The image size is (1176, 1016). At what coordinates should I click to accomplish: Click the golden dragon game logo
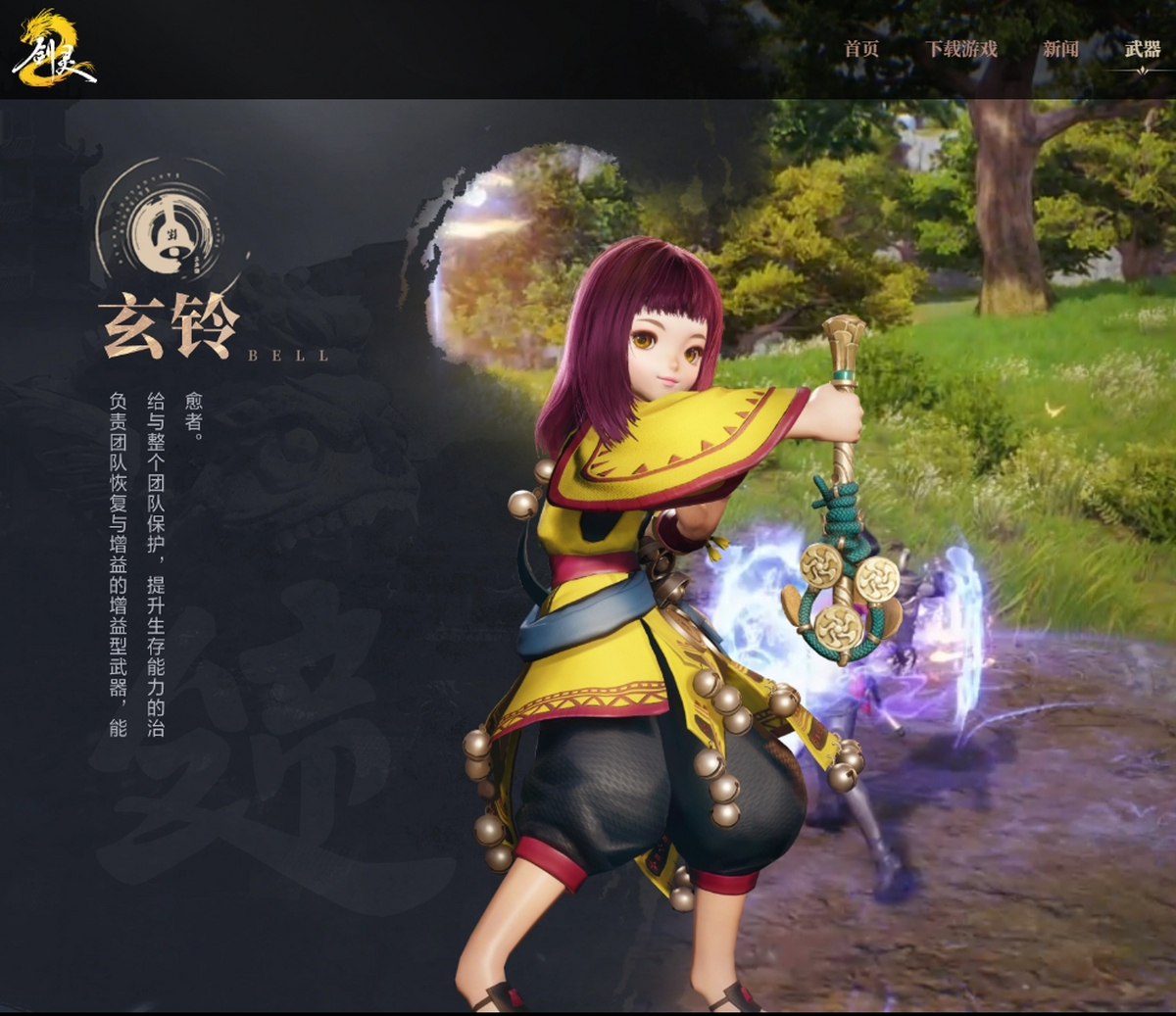(53, 49)
